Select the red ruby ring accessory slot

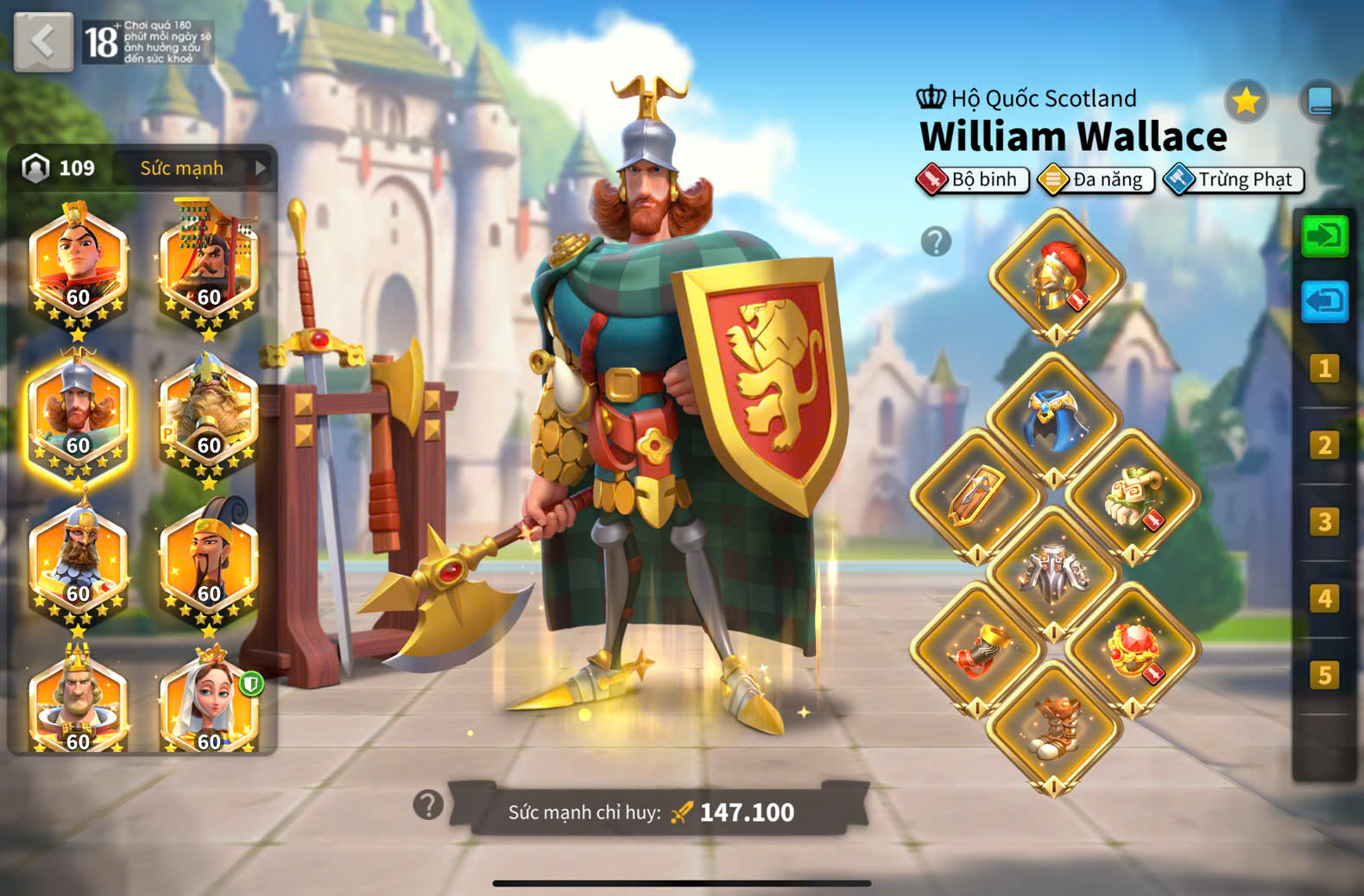1133,649
